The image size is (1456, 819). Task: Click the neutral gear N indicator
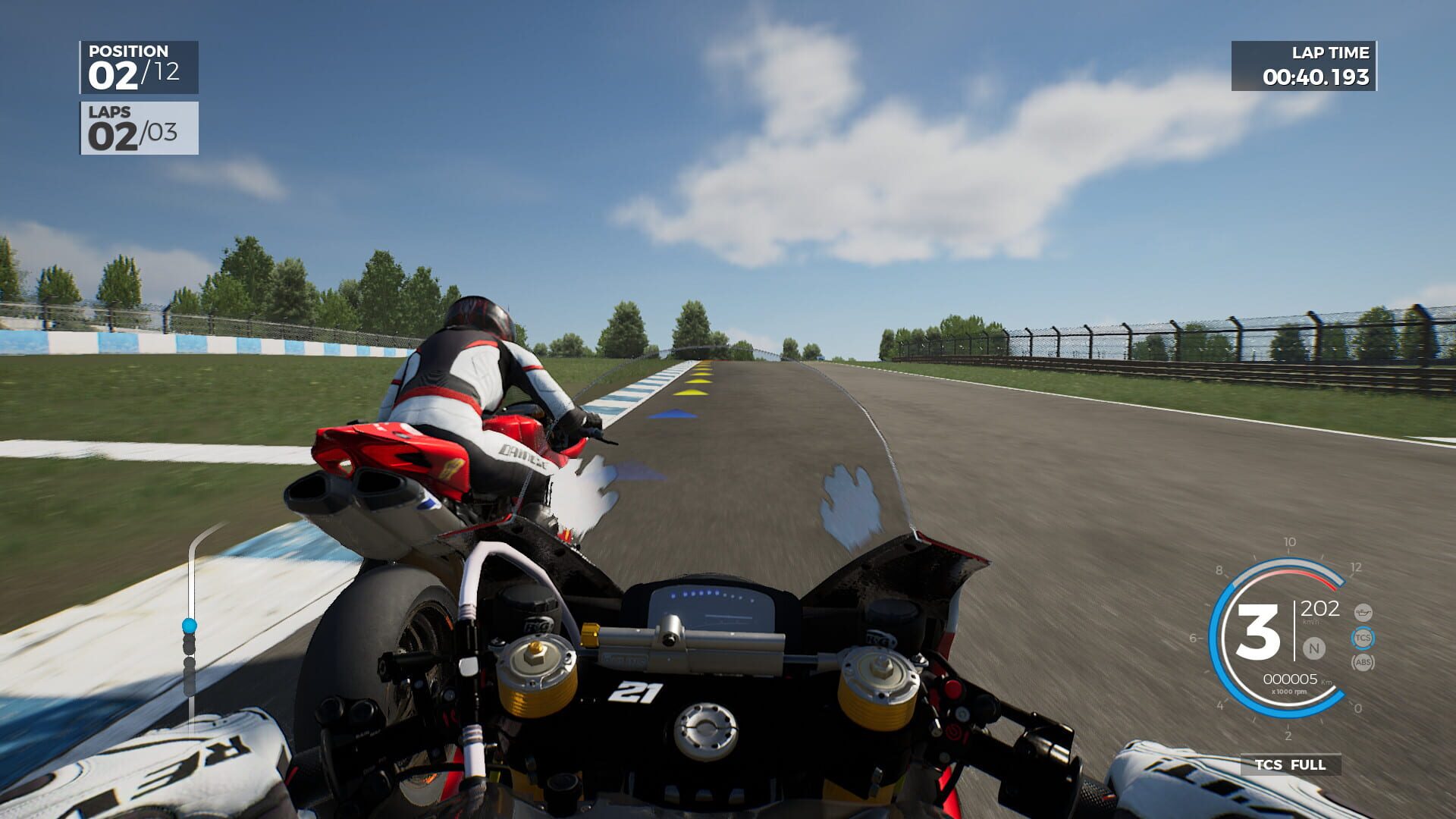(1314, 648)
